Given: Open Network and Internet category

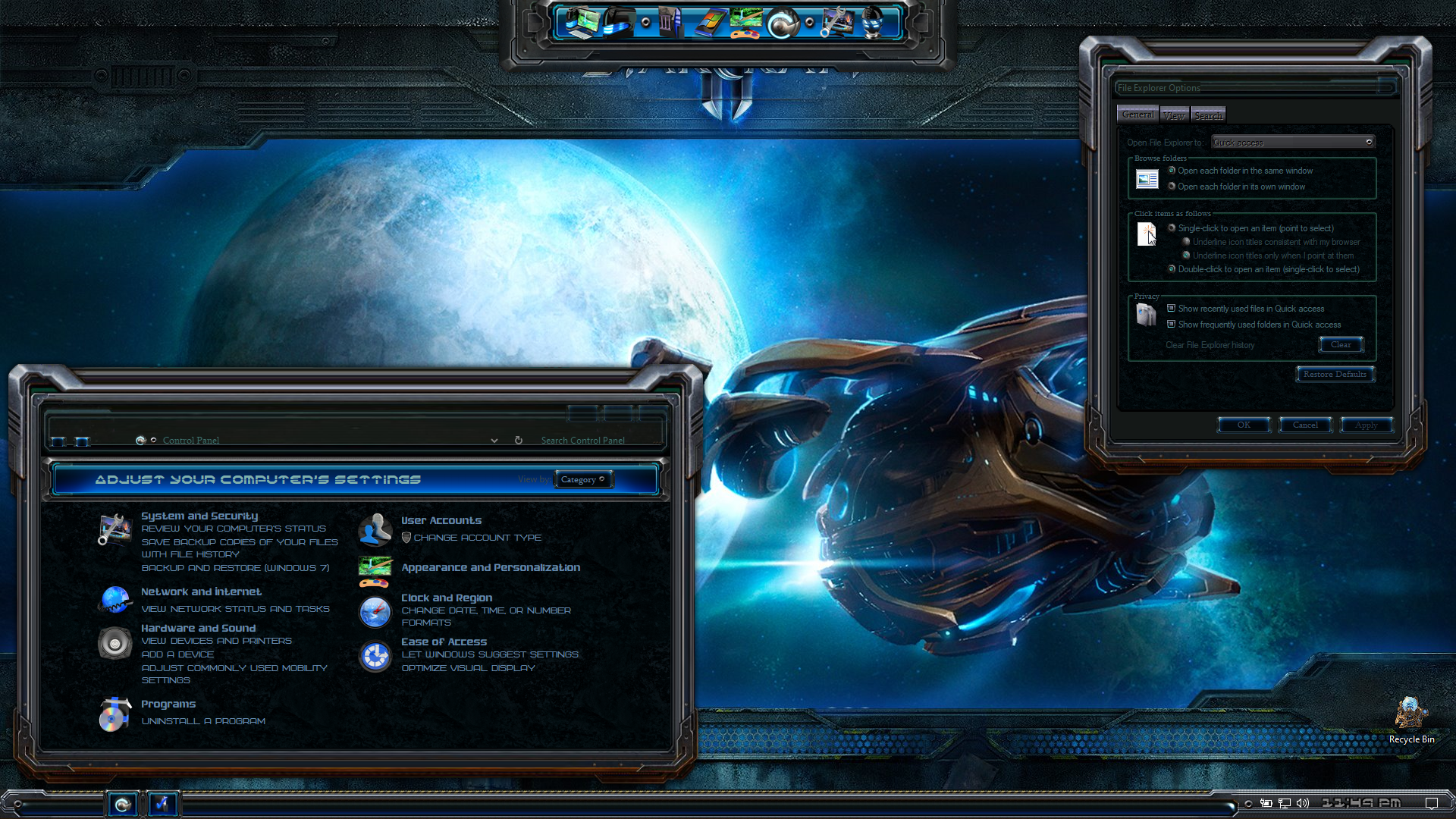Looking at the screenshot, I should (x=201, y=591).
